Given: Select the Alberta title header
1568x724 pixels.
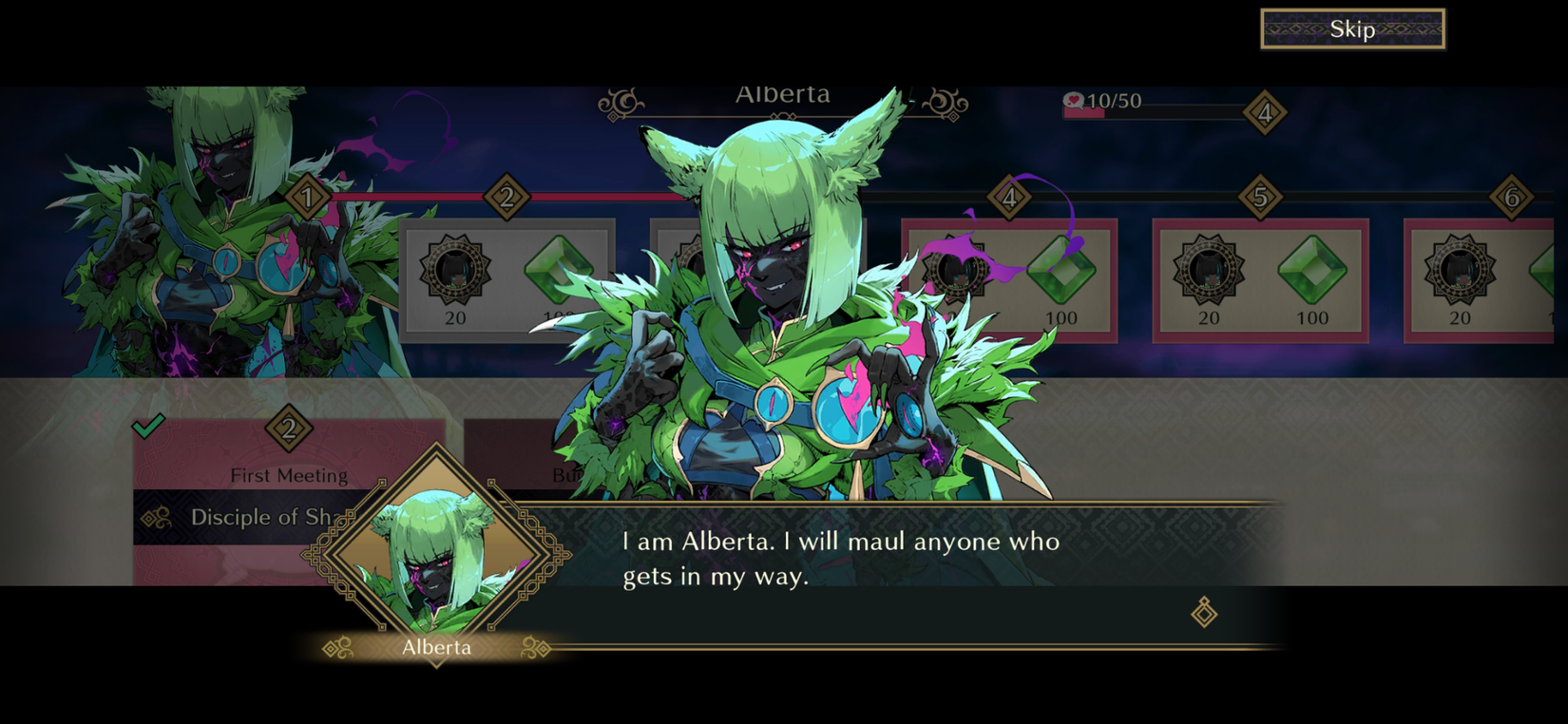Looking at the screenshot, I should [x=783, y=93].
